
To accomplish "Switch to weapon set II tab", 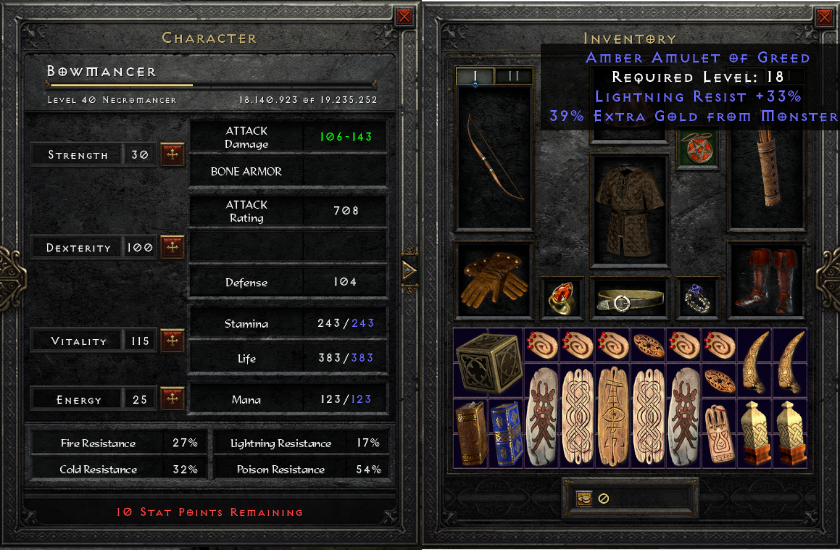I will [x=514, y=76].
